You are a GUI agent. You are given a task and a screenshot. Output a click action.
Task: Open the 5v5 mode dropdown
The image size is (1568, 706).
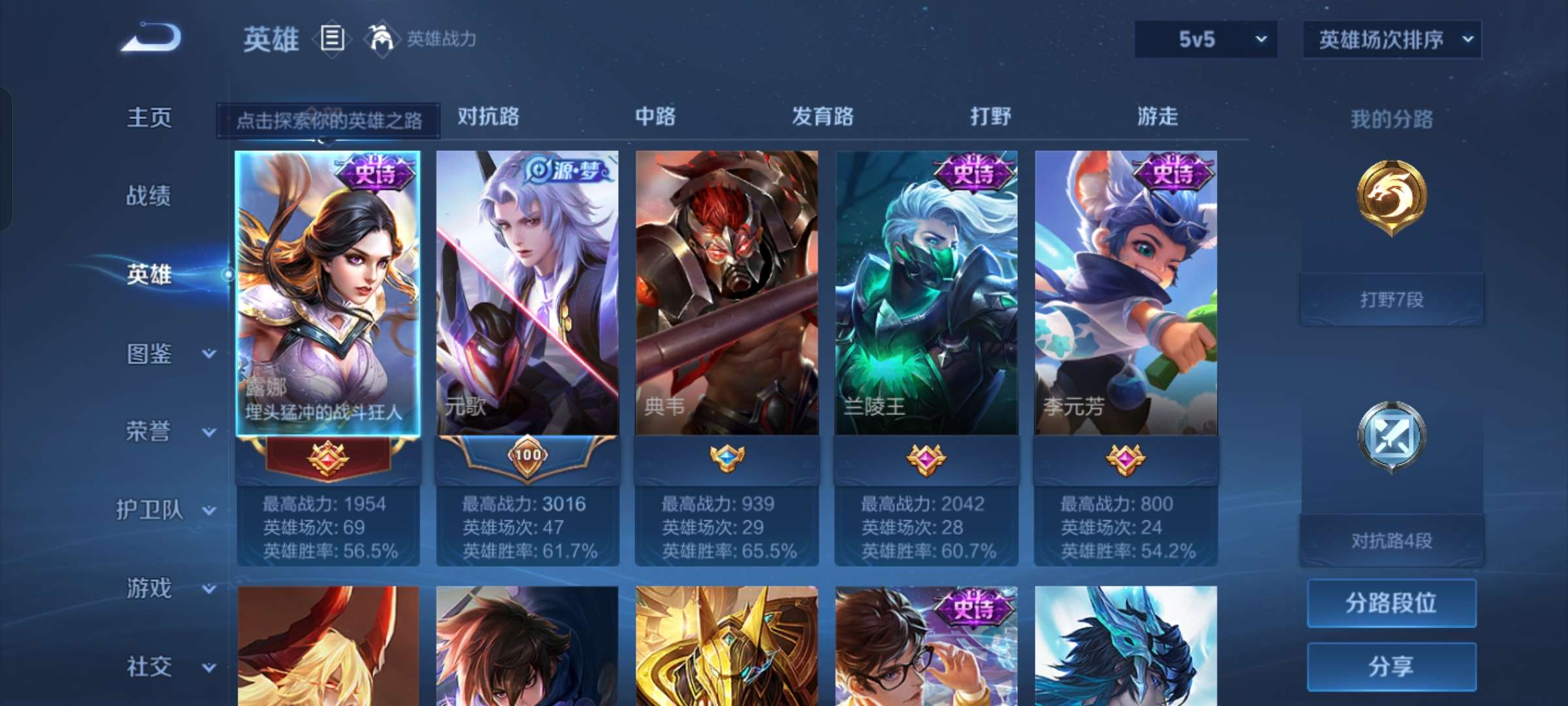1205,39
